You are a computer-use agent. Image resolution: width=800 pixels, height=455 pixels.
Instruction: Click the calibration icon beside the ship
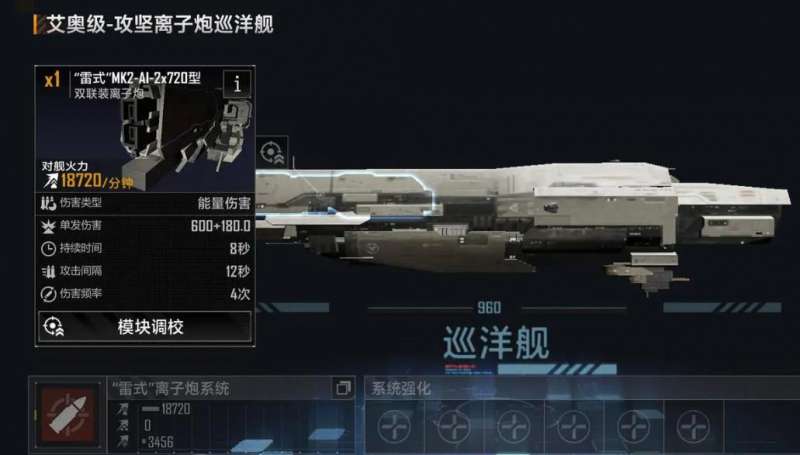click(271, 153)
